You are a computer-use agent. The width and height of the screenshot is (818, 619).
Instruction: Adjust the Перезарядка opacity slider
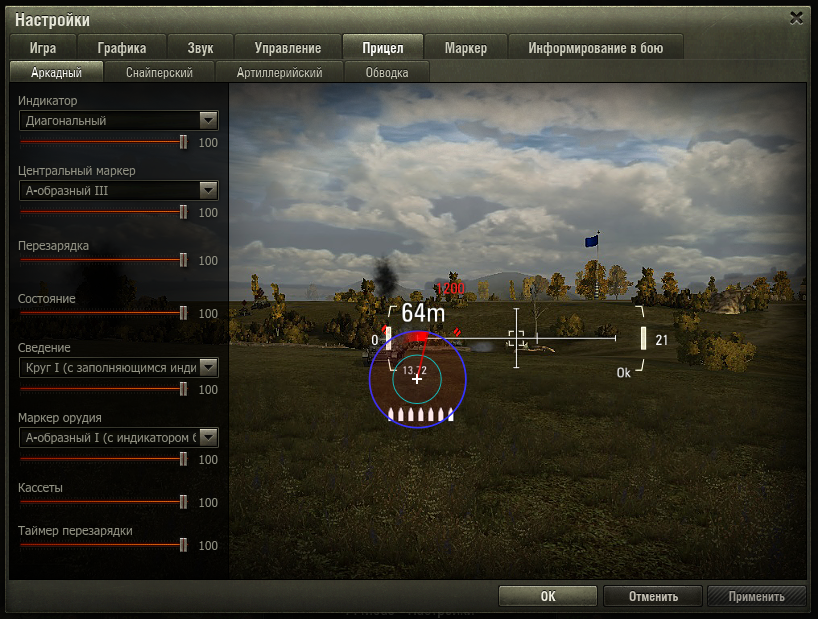(183, 260)
